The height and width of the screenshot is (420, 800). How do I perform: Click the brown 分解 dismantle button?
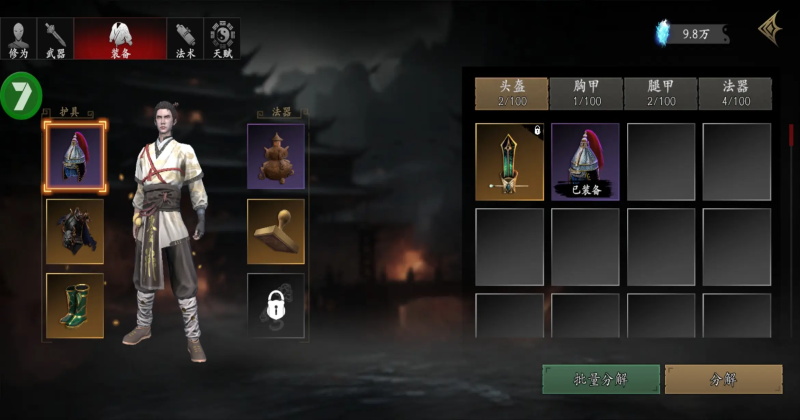pos(723,379)
